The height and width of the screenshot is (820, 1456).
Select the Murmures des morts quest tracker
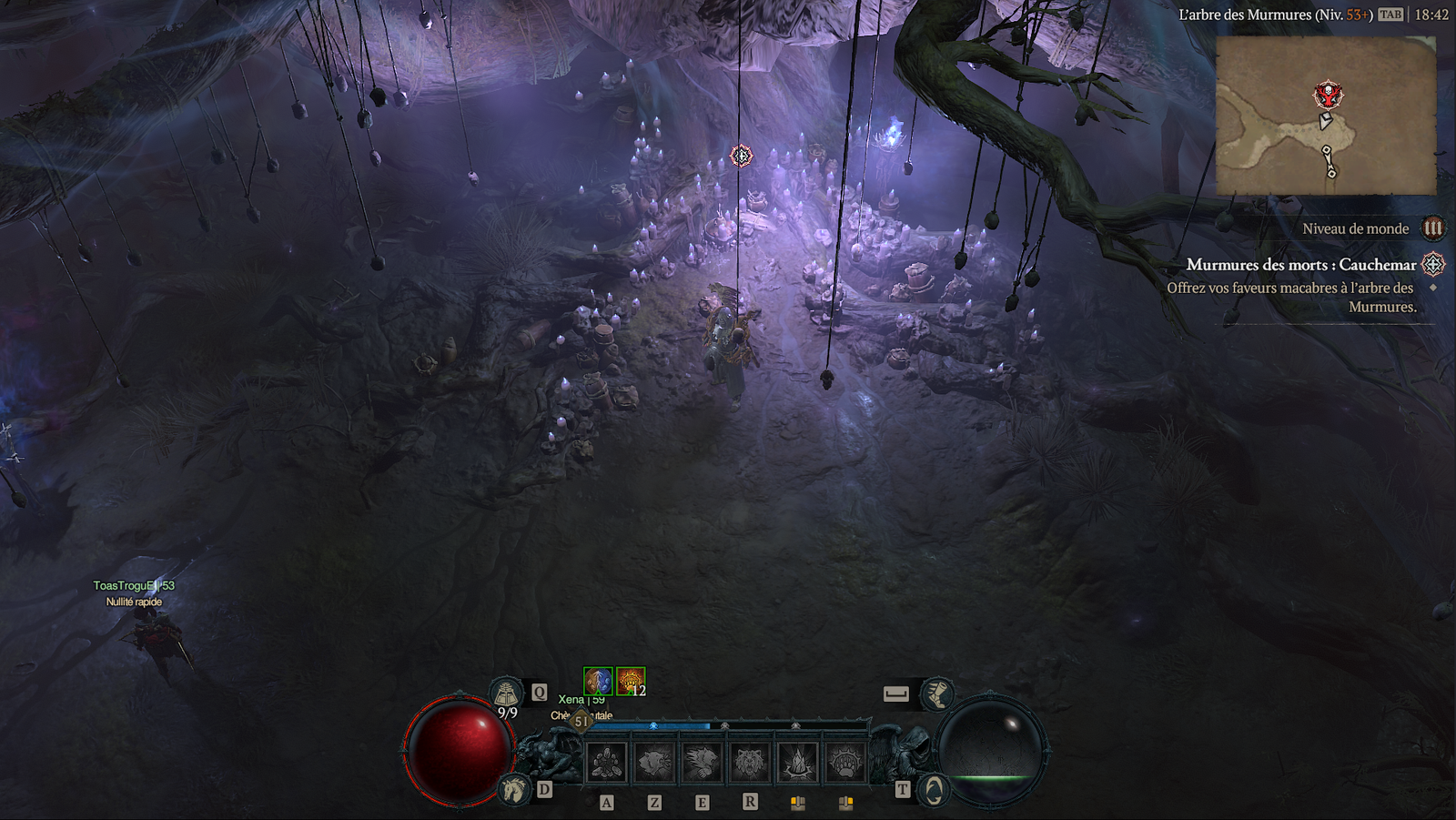point(1300,265)
